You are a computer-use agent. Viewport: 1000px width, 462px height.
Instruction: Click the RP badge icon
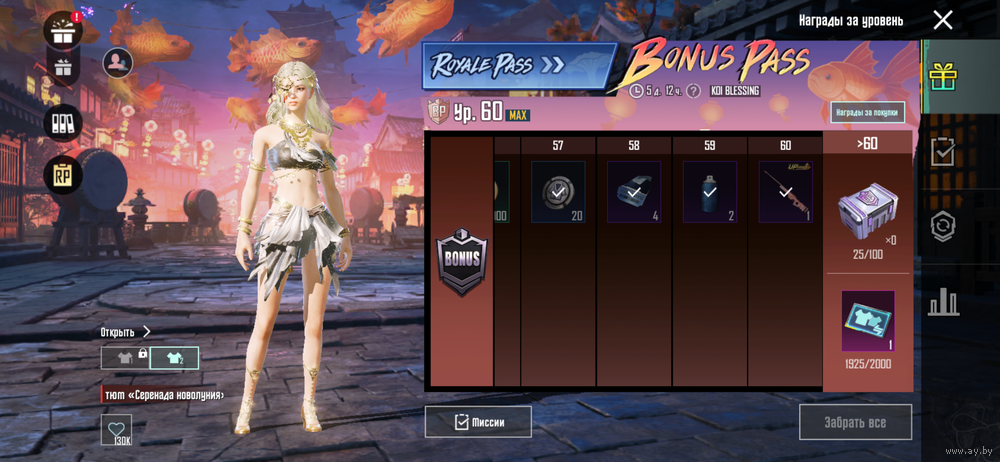63,176
